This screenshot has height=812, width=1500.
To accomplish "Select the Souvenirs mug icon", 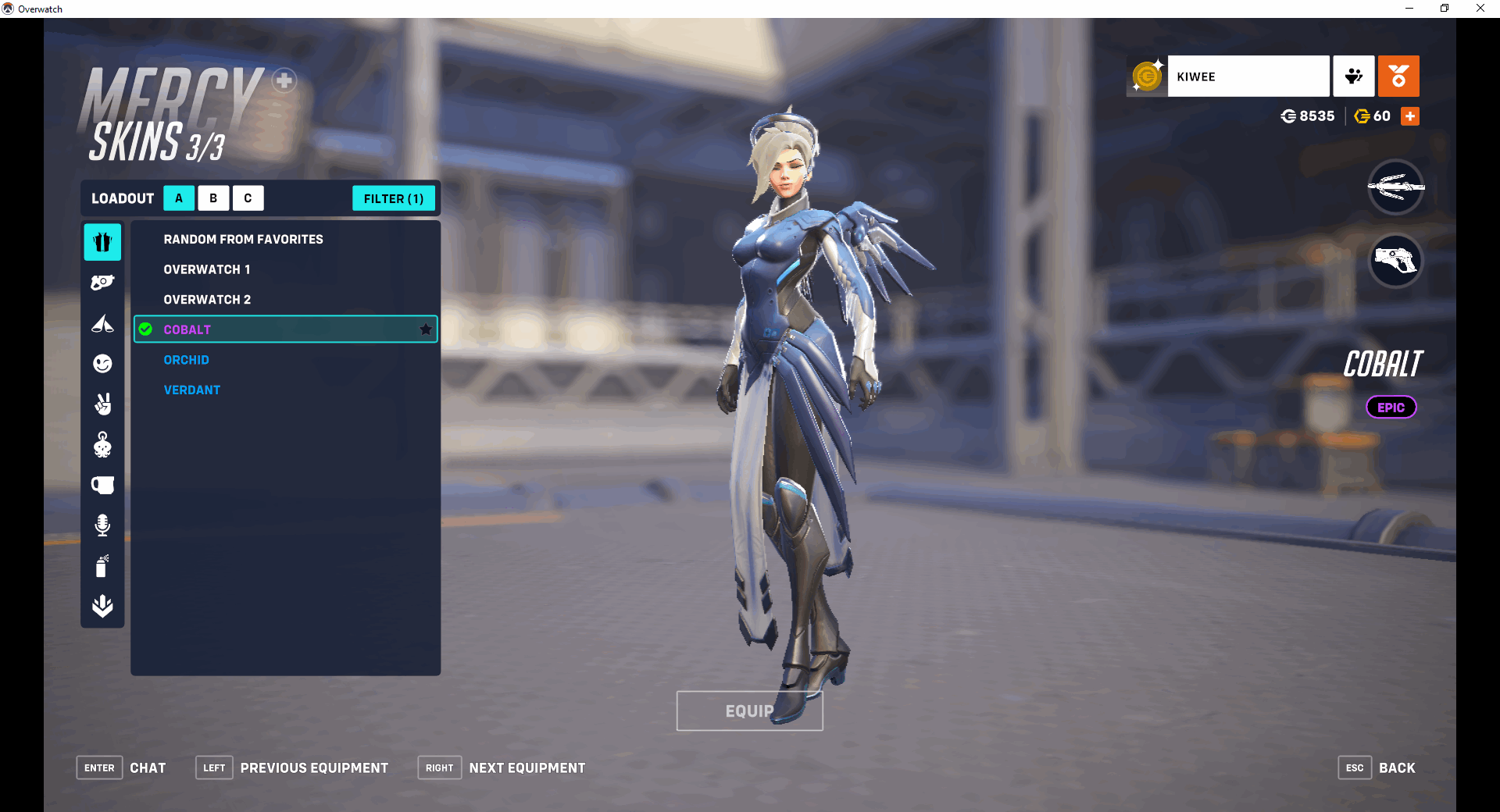I will 102,485.
